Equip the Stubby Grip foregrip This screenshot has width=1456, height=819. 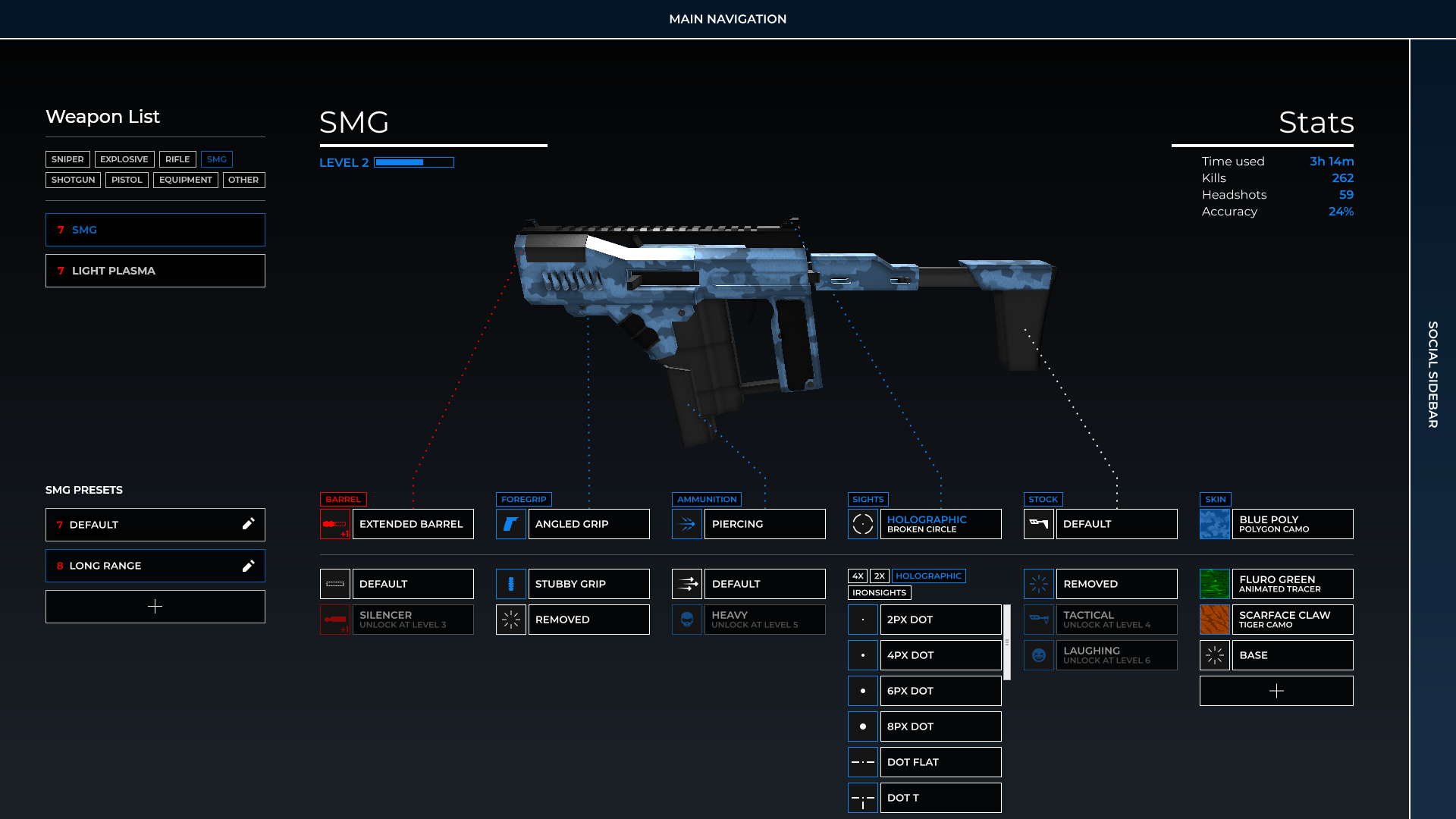point(588,584)
